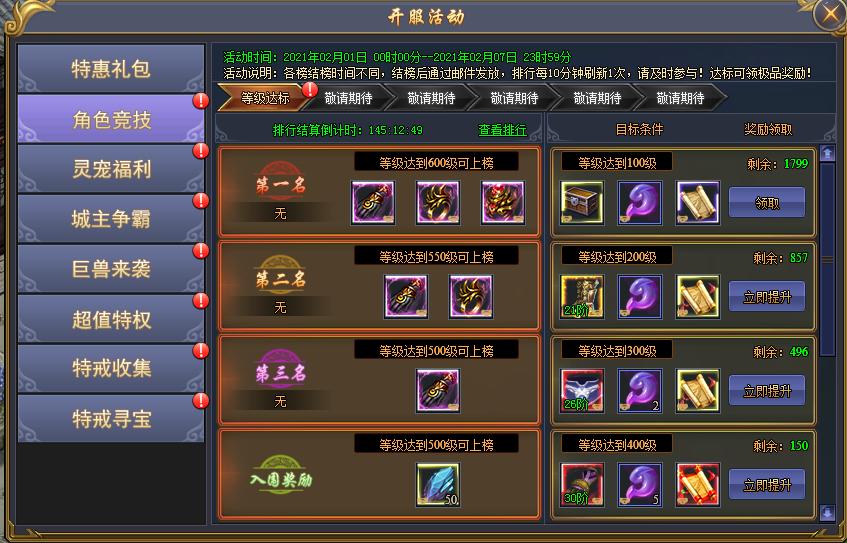
Task: Open the 特惠礼包 menu entry
Action: click(x=111, y=69)
